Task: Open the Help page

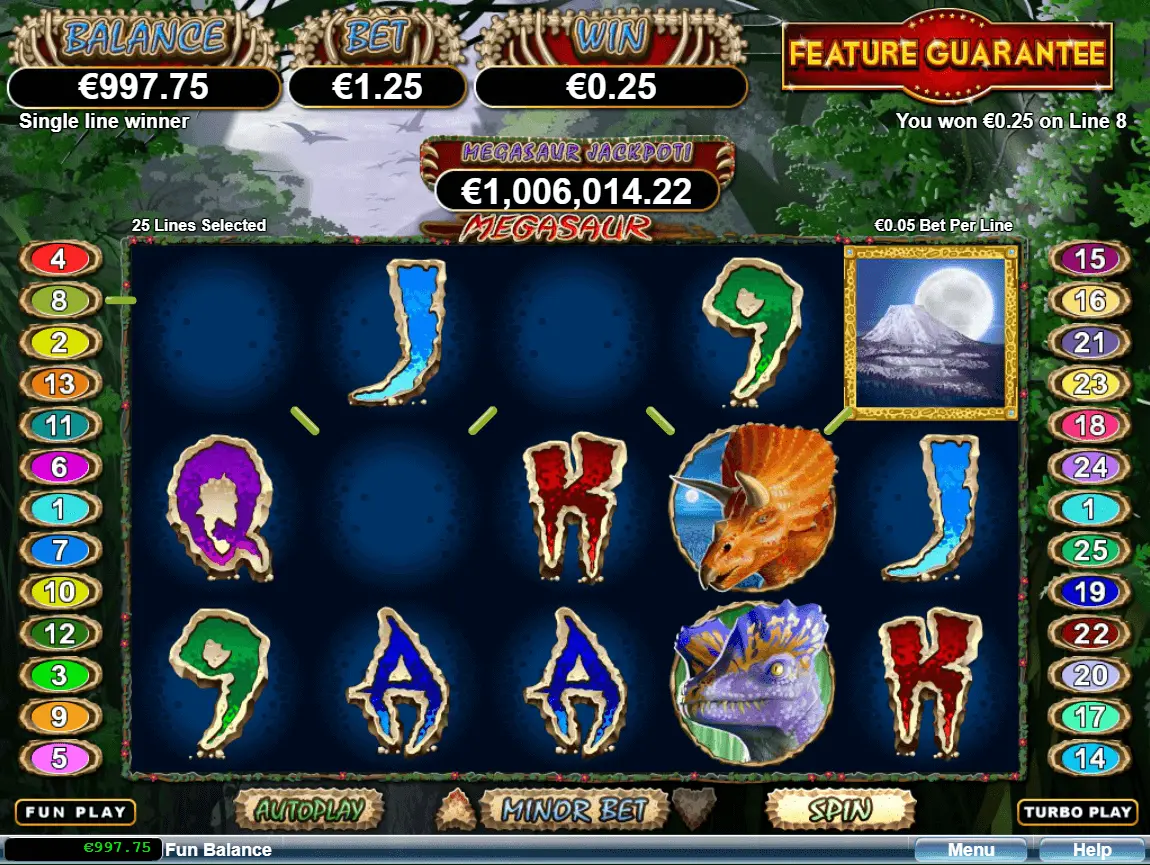Action: [x=1091, y=850]
